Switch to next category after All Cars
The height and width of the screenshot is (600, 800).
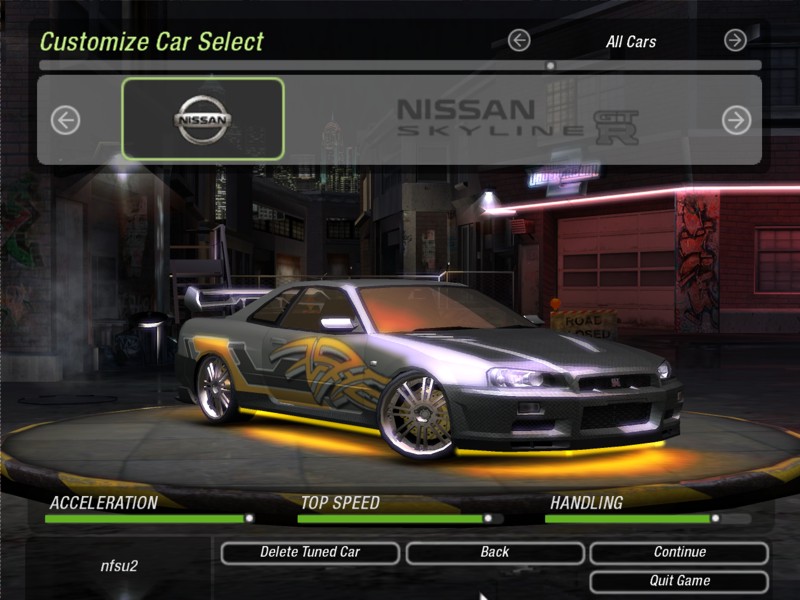tap(735, 40)
